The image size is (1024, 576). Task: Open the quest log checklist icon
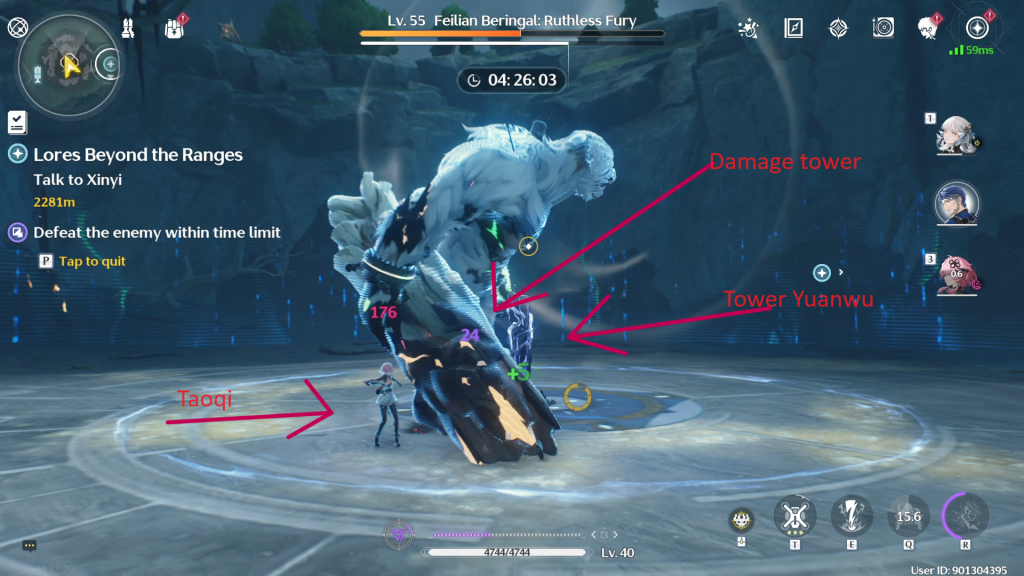[x=17, y=122]
